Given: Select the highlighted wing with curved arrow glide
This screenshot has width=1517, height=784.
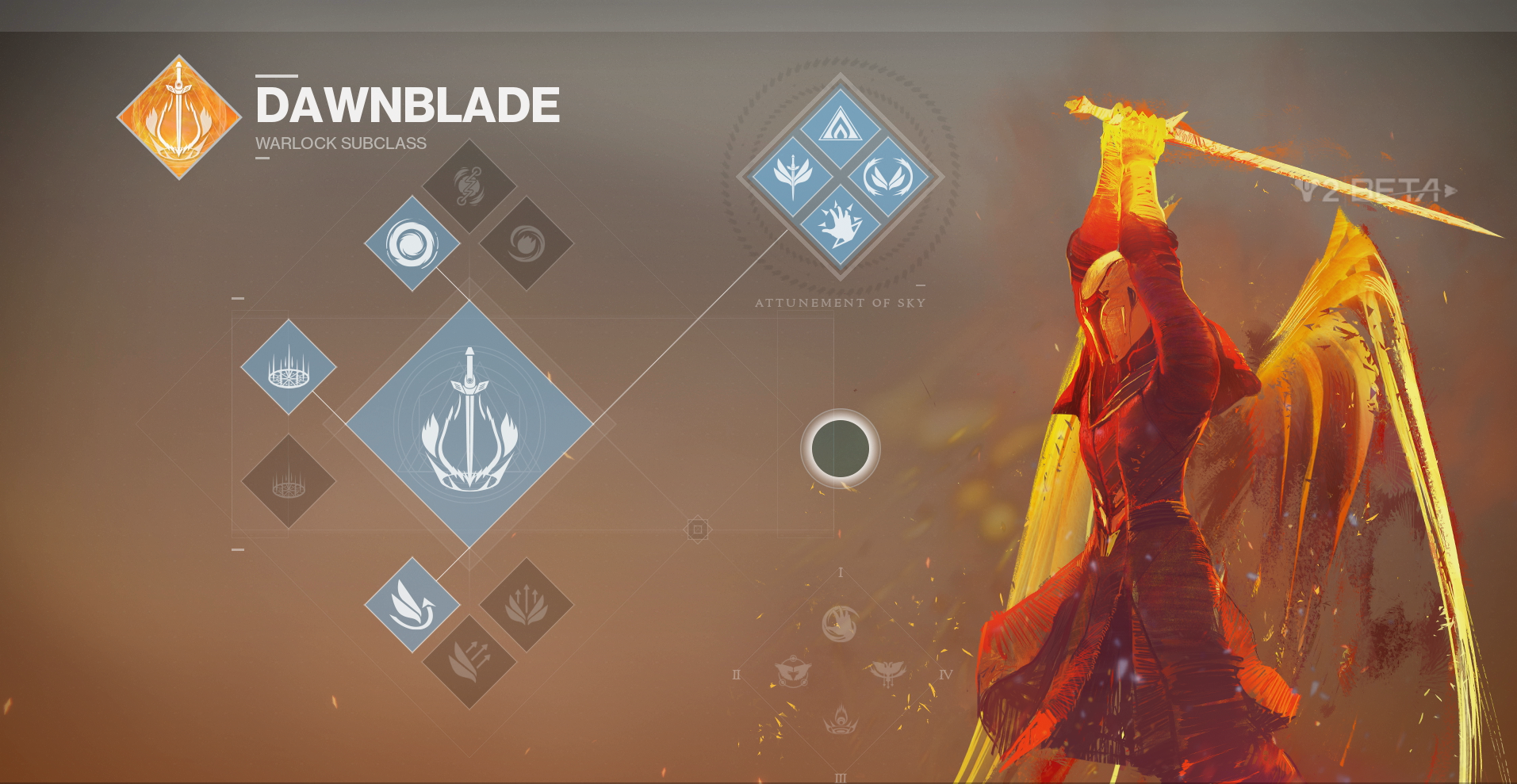Looking at the screenshot, I should [x=412, y=605].
